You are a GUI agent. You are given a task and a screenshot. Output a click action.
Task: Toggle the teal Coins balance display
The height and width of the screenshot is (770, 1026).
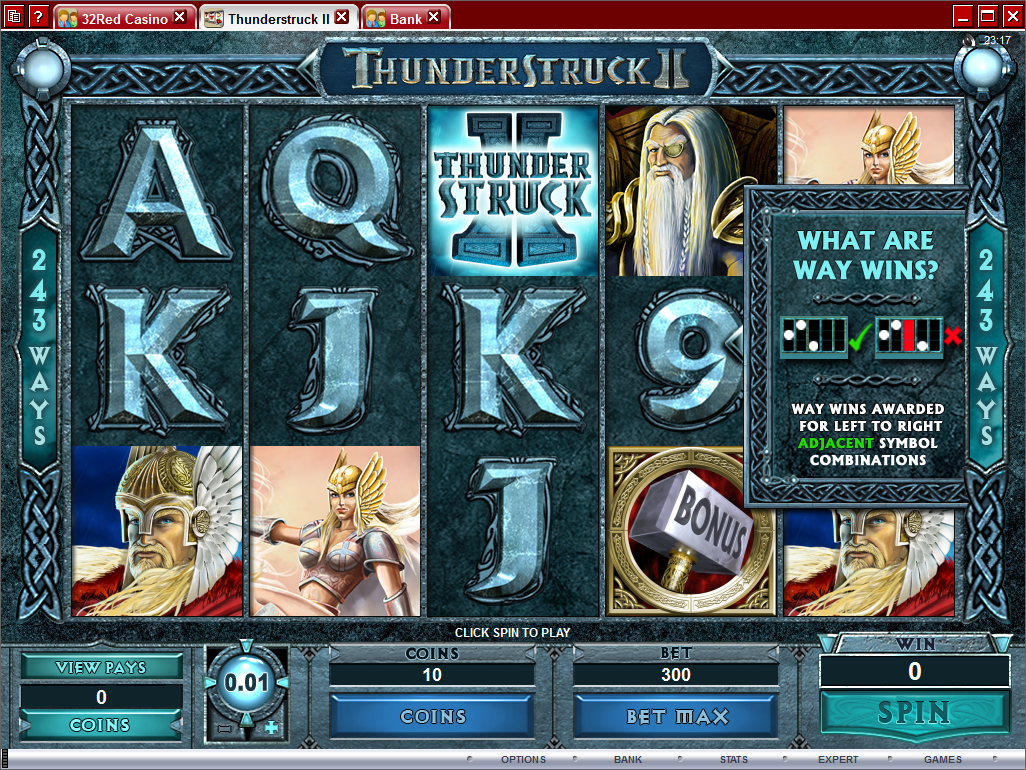coord(101,725)
